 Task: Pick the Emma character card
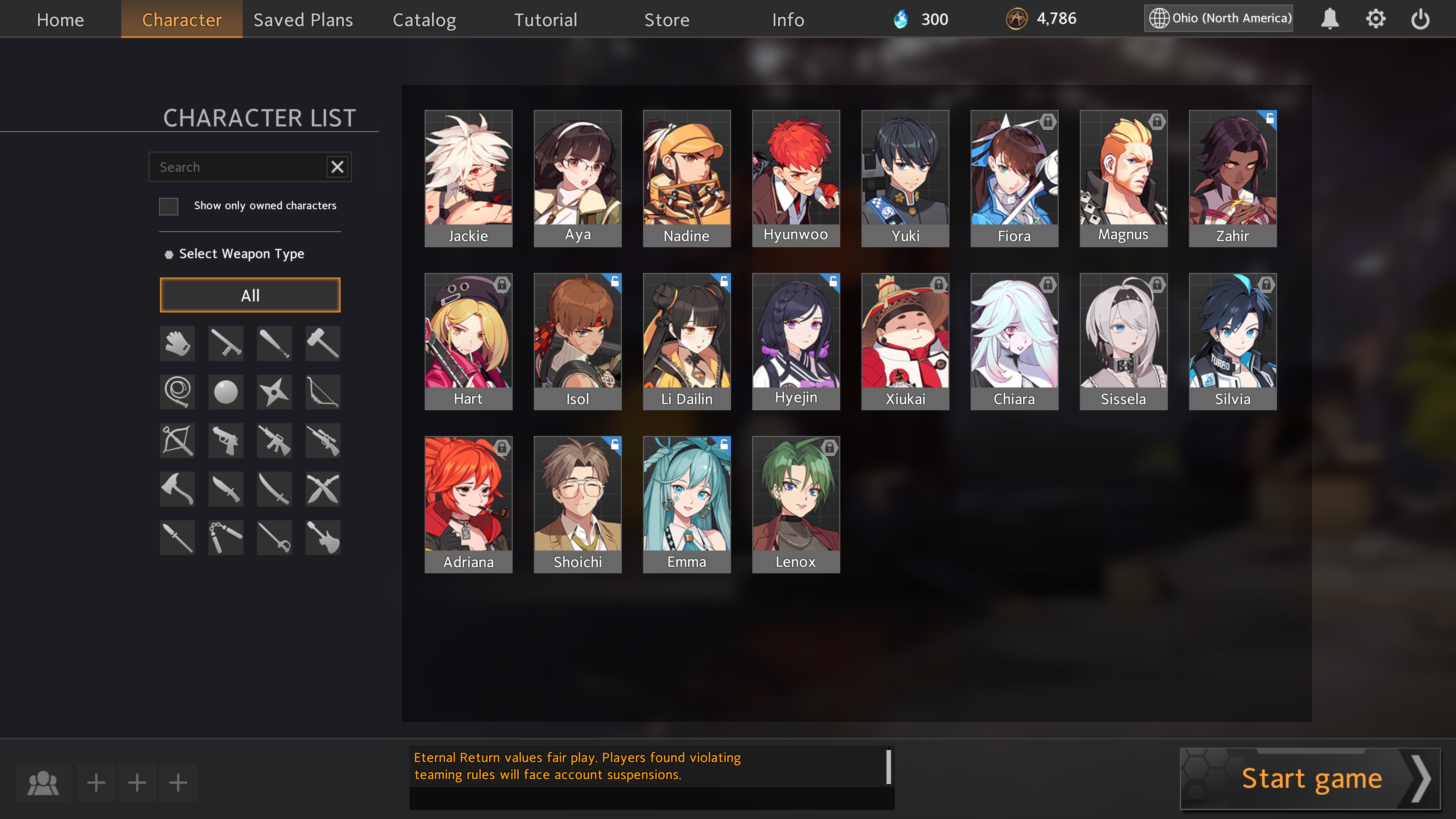(686, 504)
